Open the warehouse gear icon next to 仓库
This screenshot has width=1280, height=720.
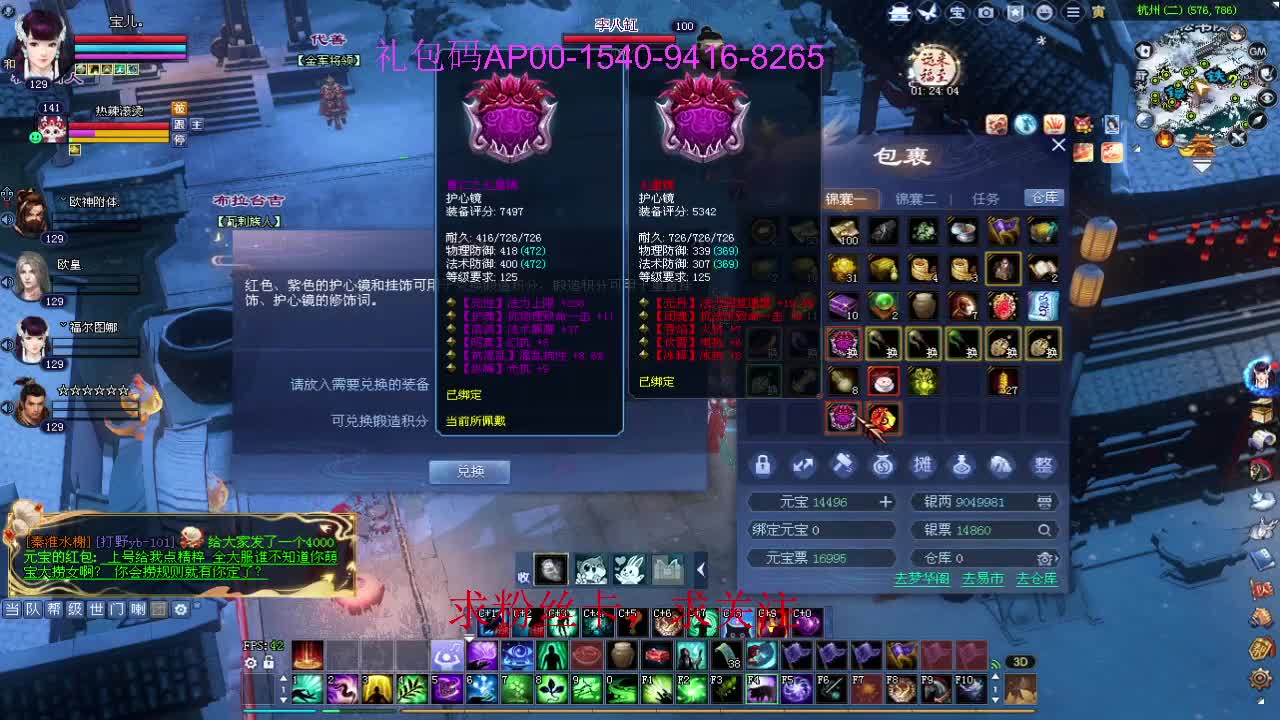click(x=1045, y=558)
